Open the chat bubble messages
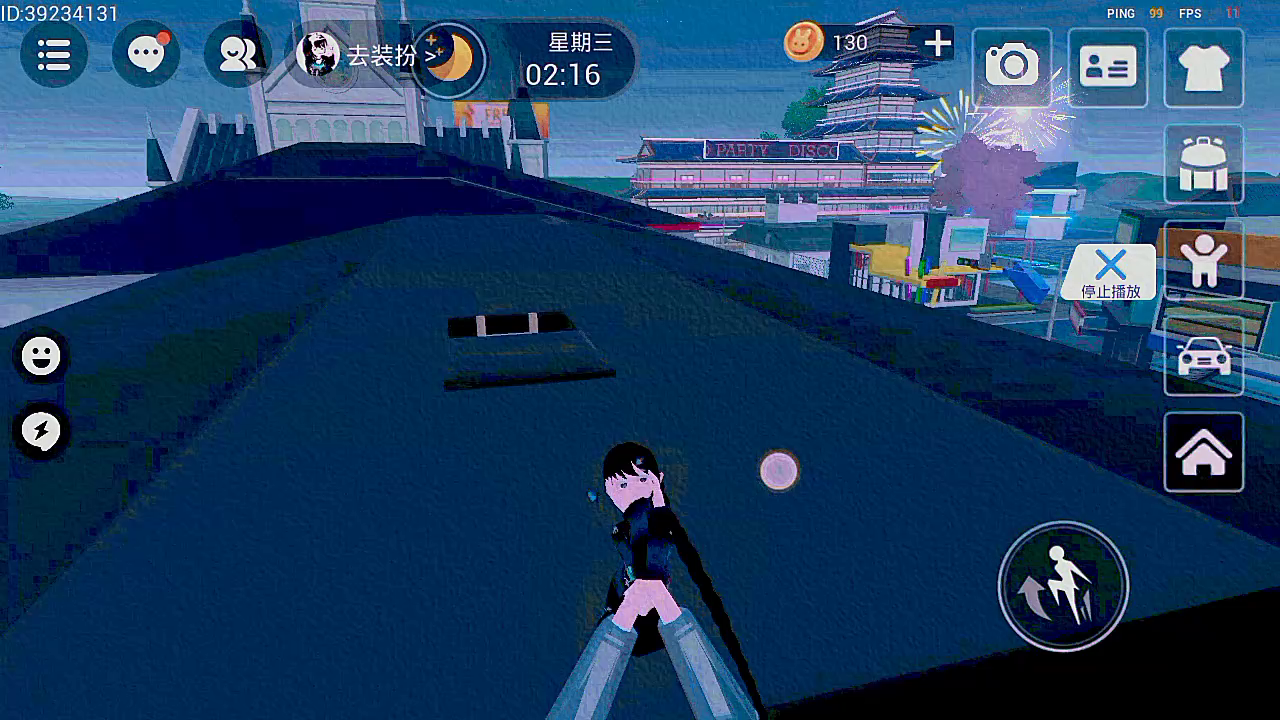Viewport: 1280px width, 720px height. click(146, 55)
